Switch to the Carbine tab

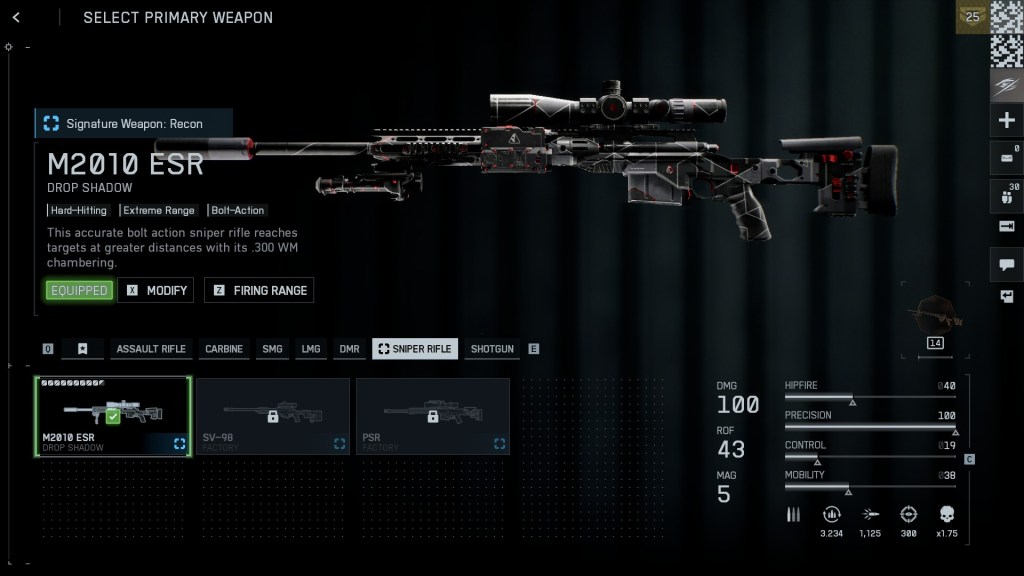click(x=224, y=349)
